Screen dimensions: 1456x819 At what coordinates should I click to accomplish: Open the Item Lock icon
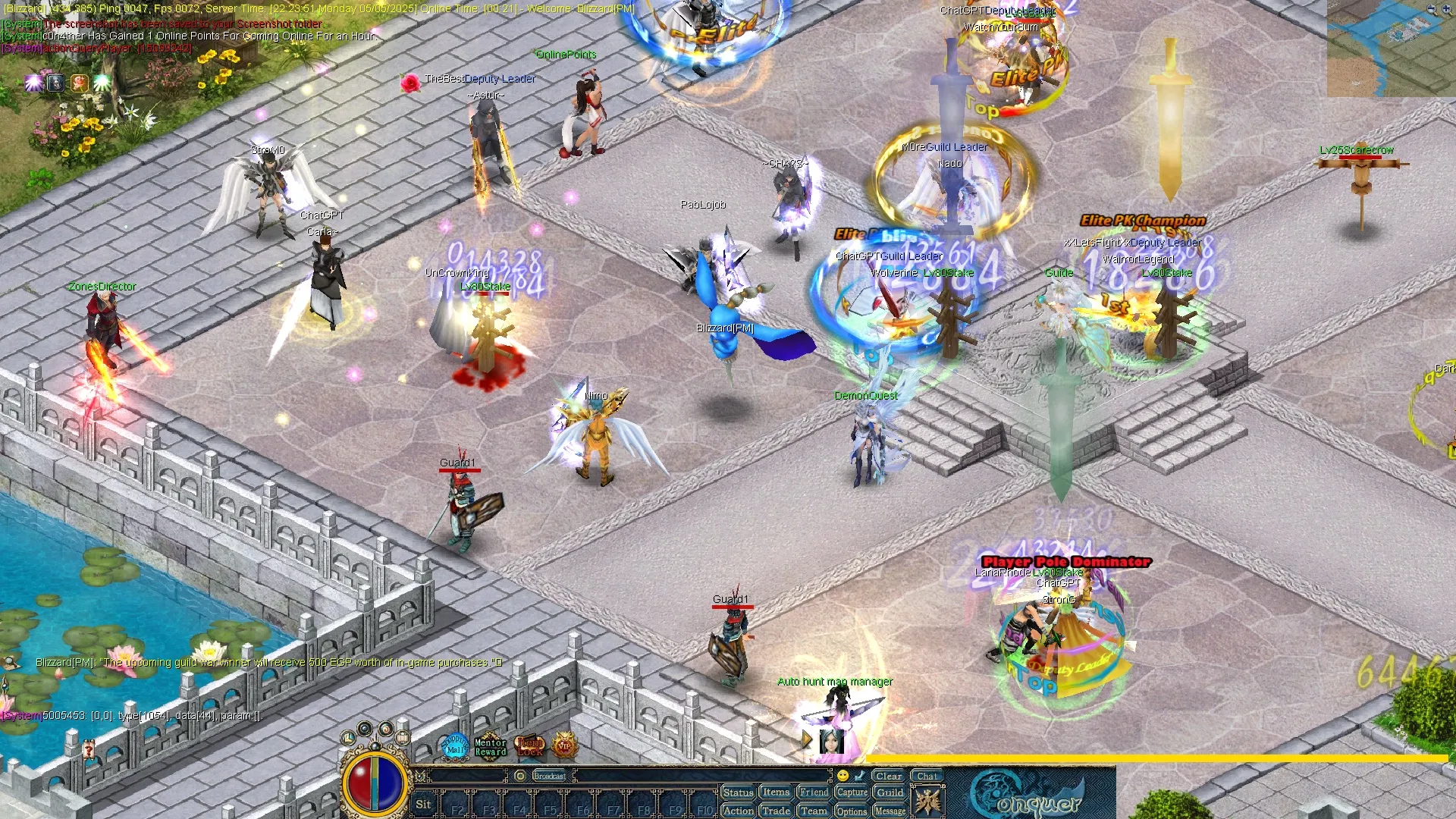(x=529, y=746)
